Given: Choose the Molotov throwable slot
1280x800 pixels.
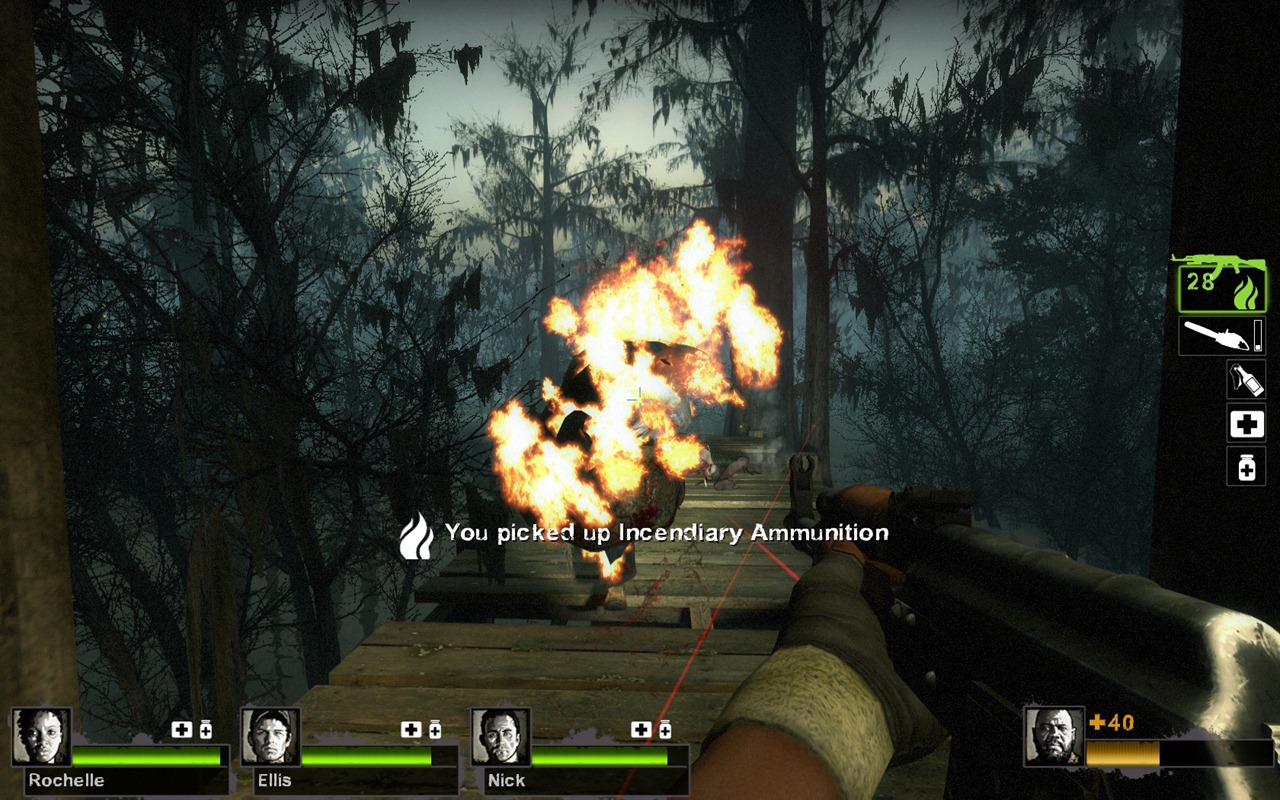Looking at the screenshot, I should tap(1246, 380).
